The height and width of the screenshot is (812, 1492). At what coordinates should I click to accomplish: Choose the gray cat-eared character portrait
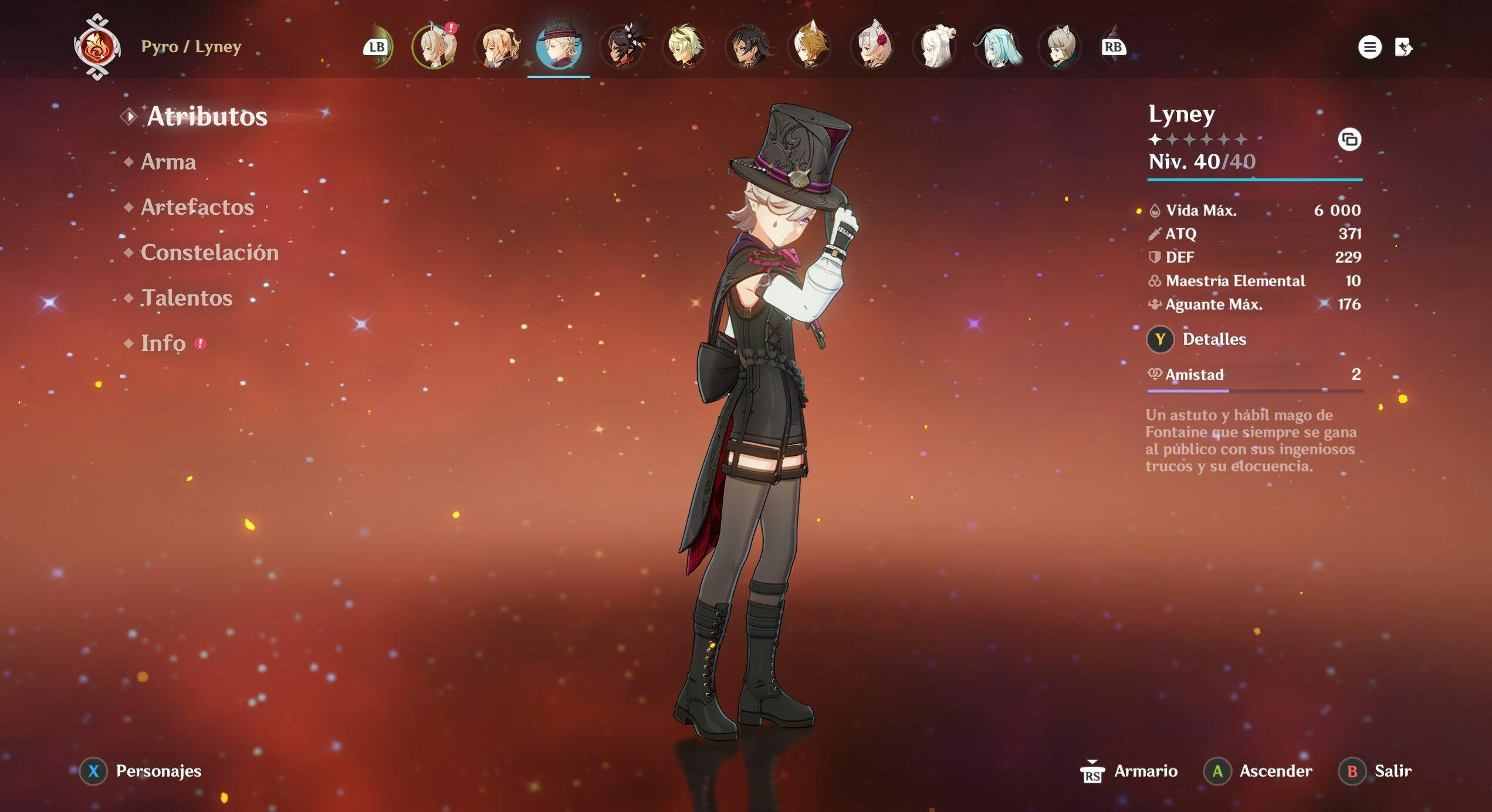pyautogui.click(x=1060, y=46)
